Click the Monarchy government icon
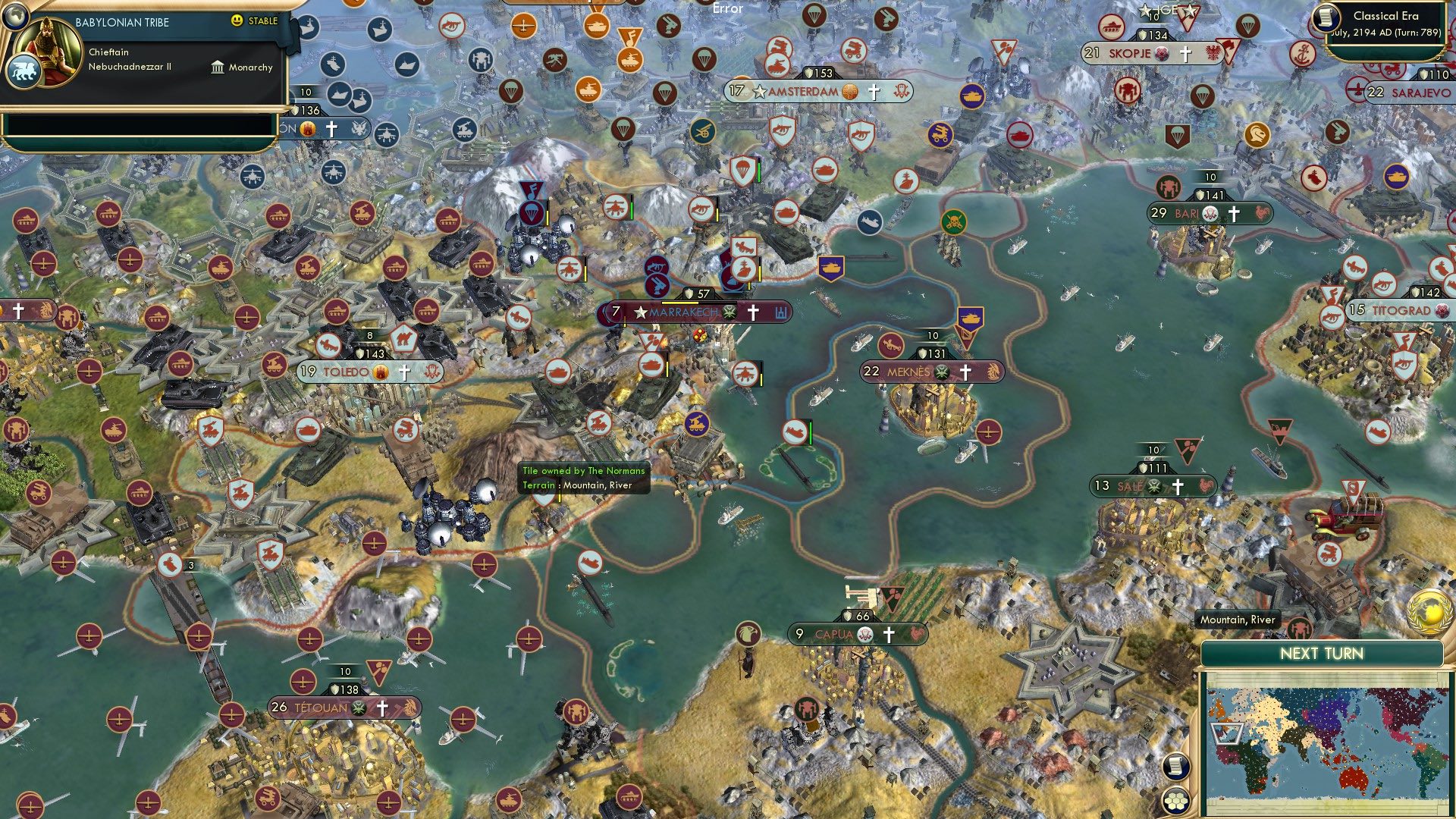 pos(216,67)
